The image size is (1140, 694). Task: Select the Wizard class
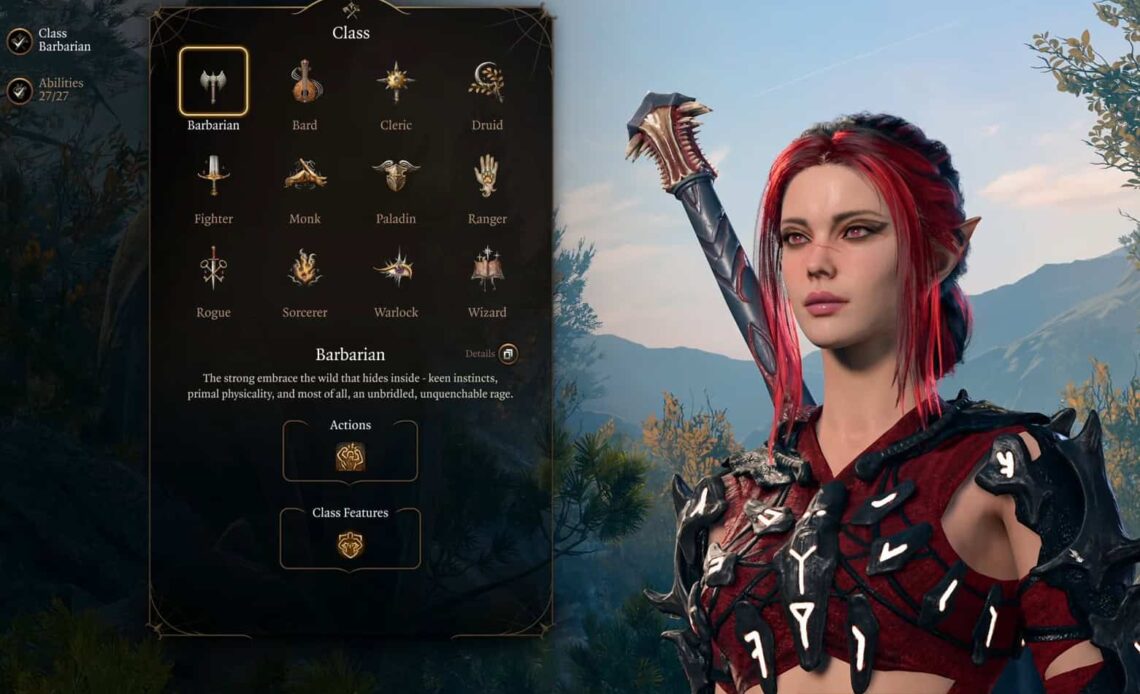(x=487, y=268)
